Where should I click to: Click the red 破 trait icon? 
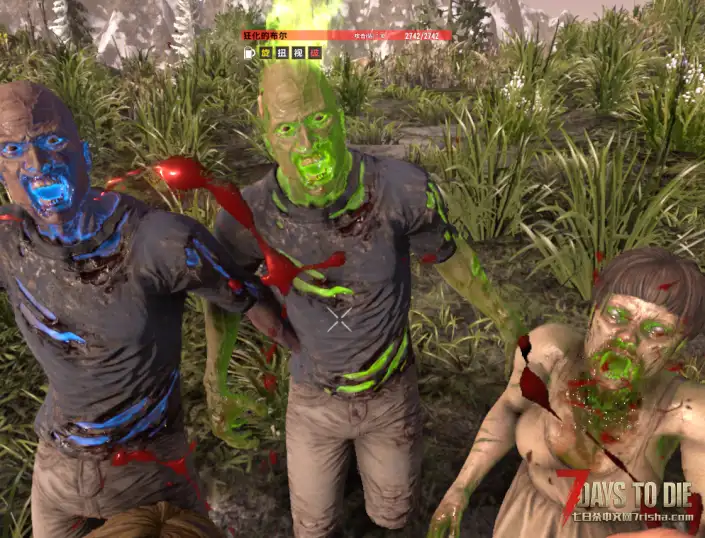[314, 52]
